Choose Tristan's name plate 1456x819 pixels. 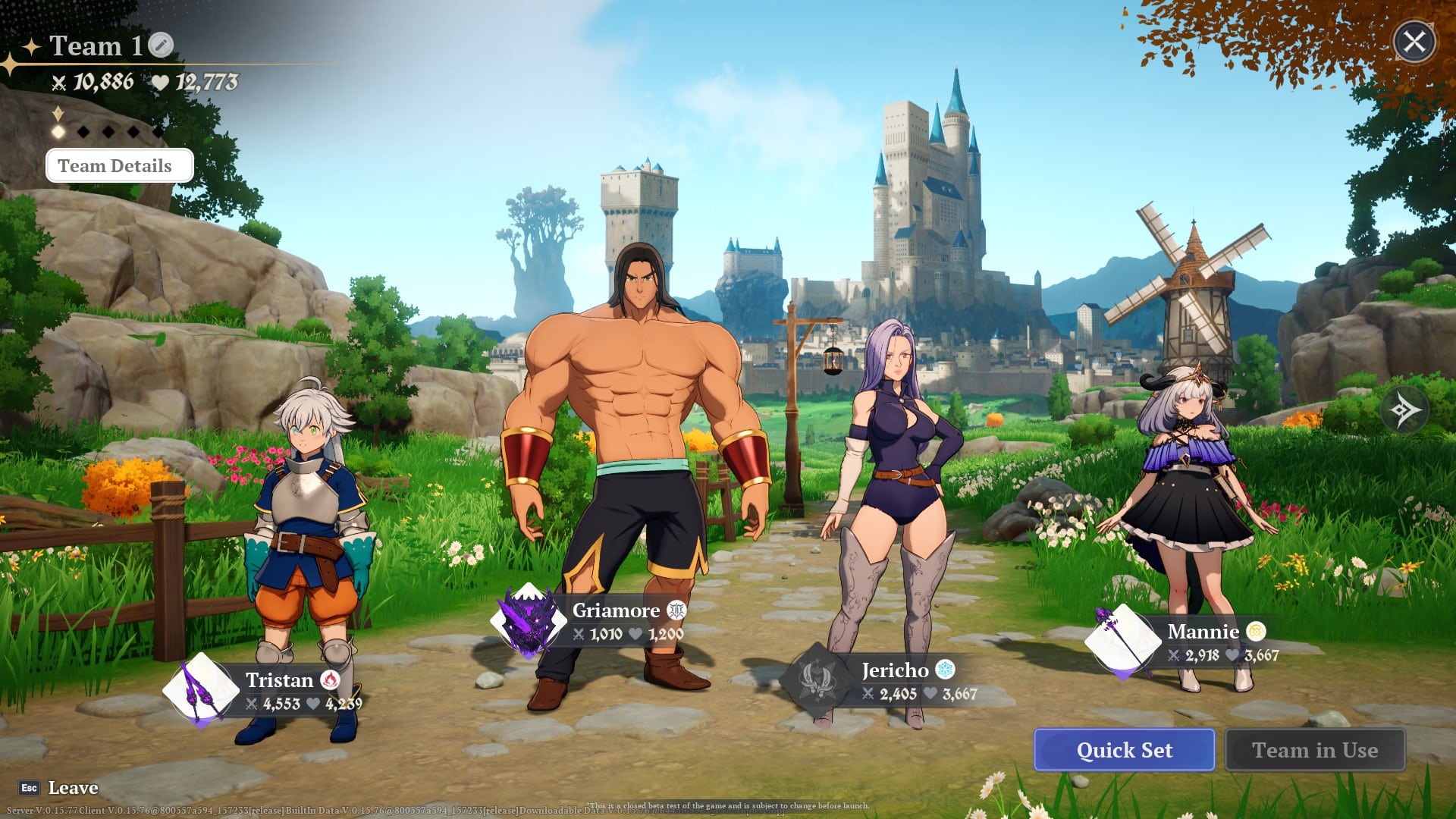[x=280, y=679]
